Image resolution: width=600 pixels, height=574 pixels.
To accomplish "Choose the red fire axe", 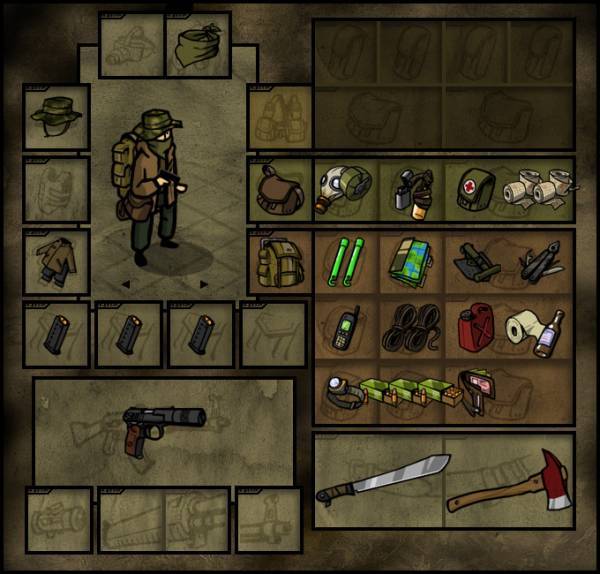I will [x=512, y=478].
